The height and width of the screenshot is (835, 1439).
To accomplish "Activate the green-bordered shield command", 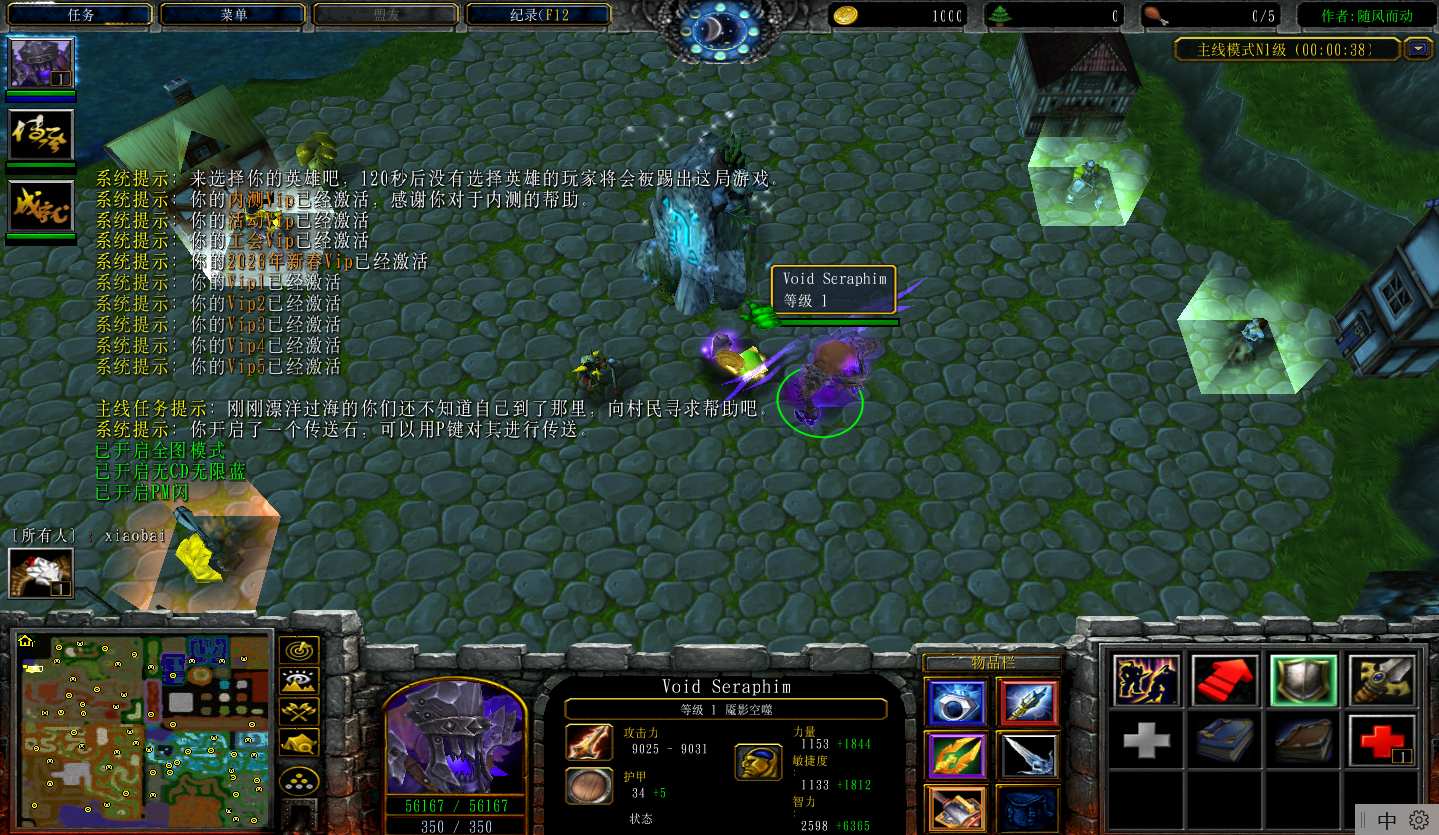I will click(1303, 681).
